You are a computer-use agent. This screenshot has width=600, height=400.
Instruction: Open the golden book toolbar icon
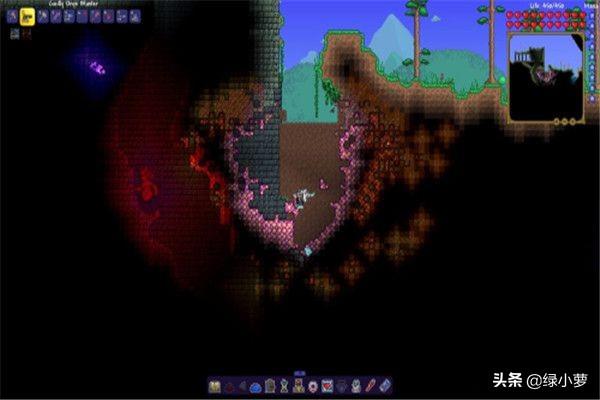[x=214, y=386]
